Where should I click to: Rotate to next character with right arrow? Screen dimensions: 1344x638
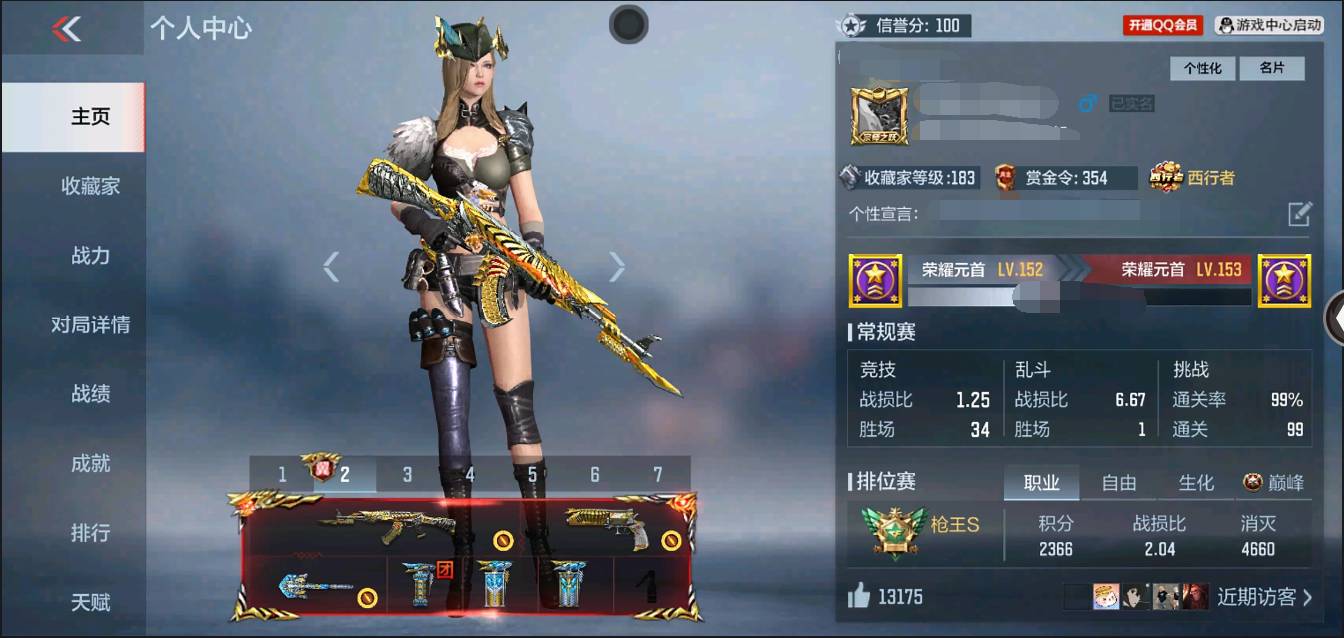pyautogui.click(x=617, y=266)
